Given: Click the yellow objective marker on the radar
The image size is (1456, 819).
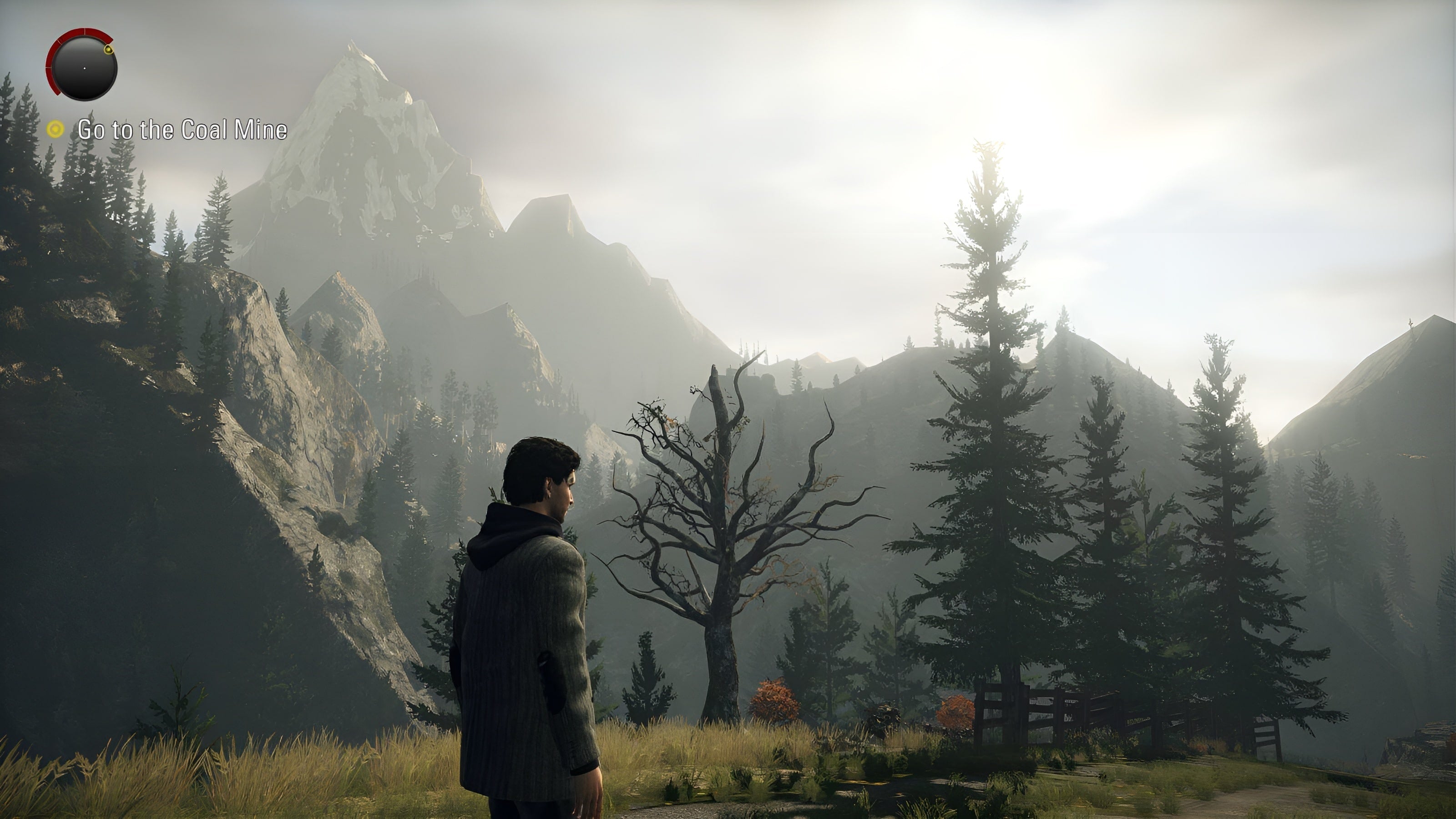Looking at the screenshot, I should point(108,51).
